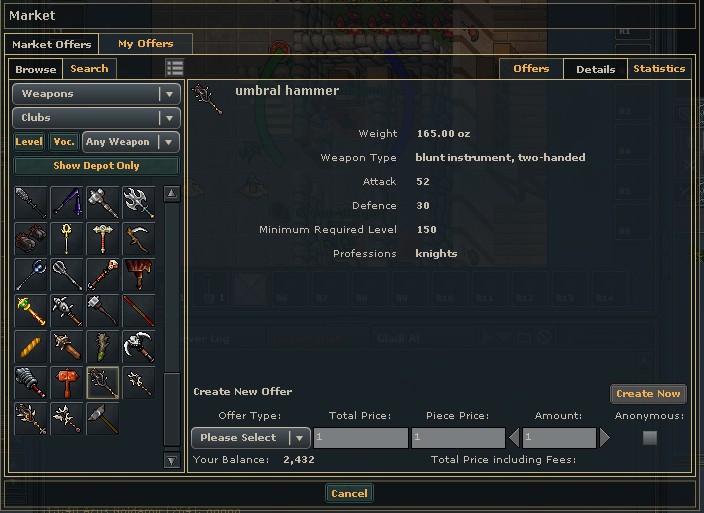Switch to the Search tab
The height and width of the screenshot is (513, 704).
point(89,69)
